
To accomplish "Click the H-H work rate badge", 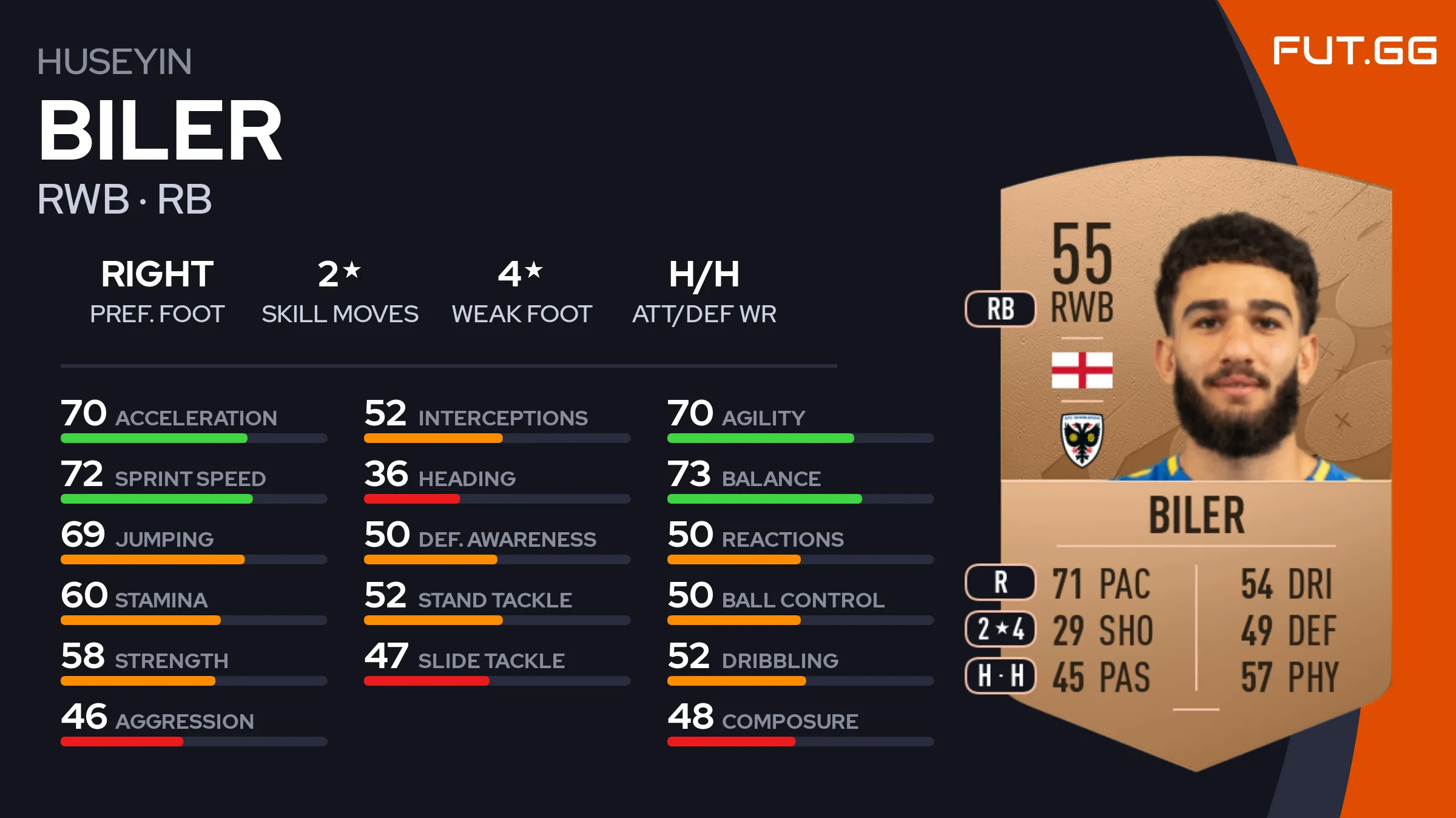I will [x=1000, y=675].
